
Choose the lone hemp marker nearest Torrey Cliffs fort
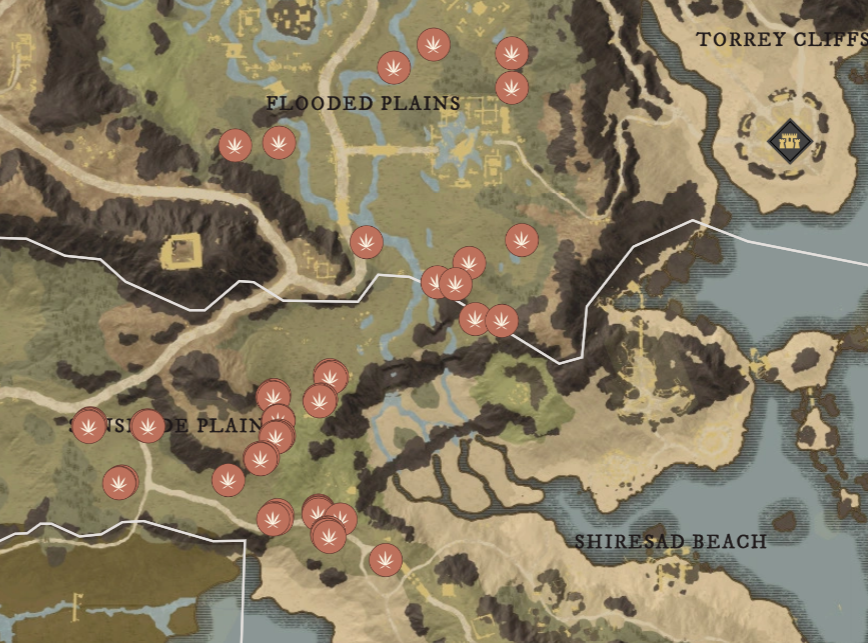coord(521,240)
